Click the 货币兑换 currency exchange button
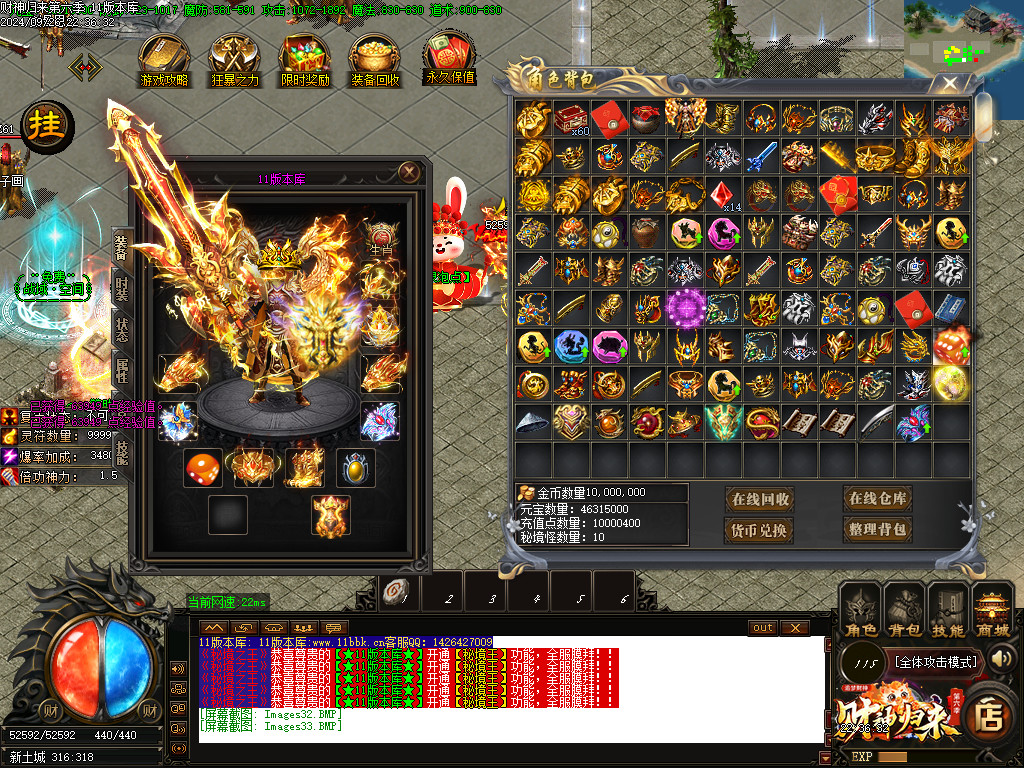The image size is (1024, 768). [760, 529]
